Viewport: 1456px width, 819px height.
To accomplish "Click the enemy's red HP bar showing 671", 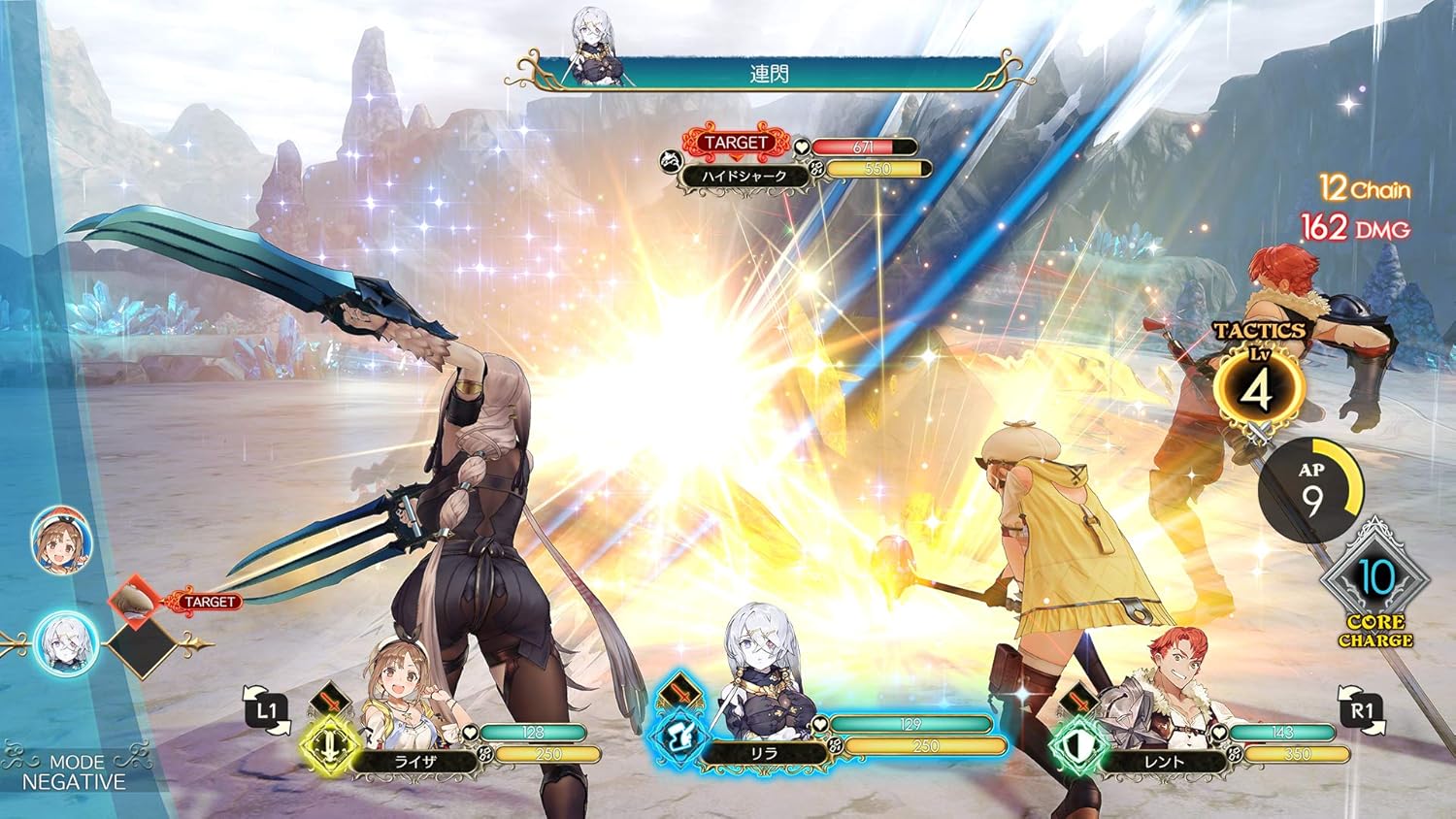I will [x=862, y=145].
